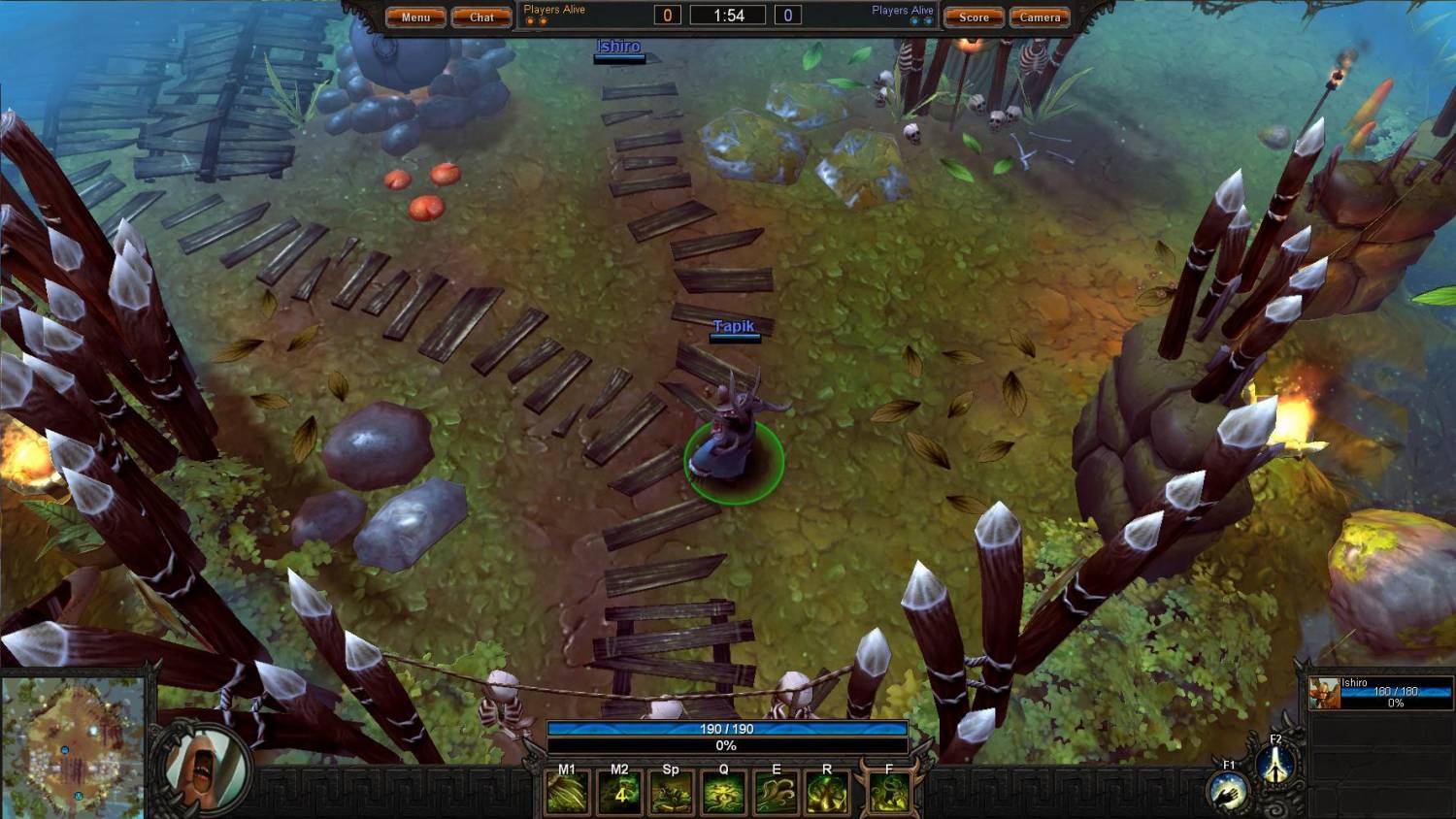Select teammate Ishiro's portrait frame

pos(1324,694)
